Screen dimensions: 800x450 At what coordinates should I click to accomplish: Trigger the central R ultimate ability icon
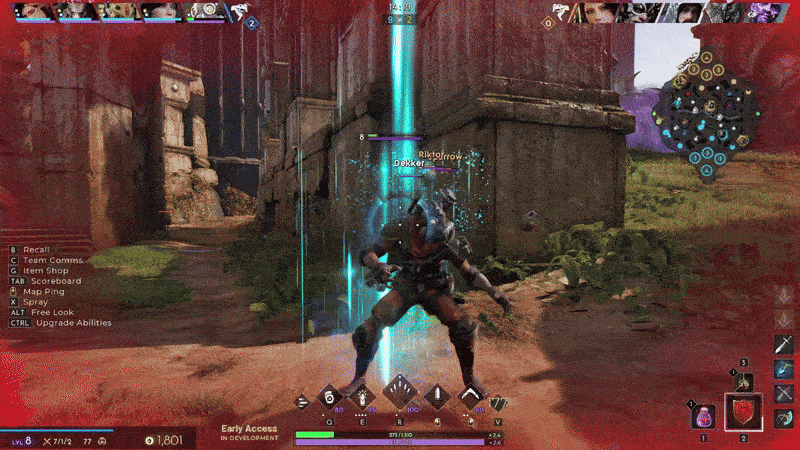[x=399, y=392]
